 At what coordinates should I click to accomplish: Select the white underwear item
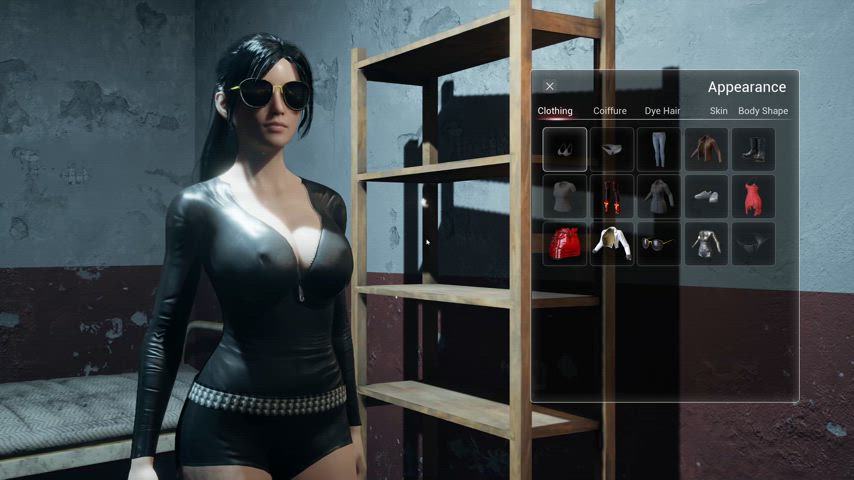[x=612, y=149]
